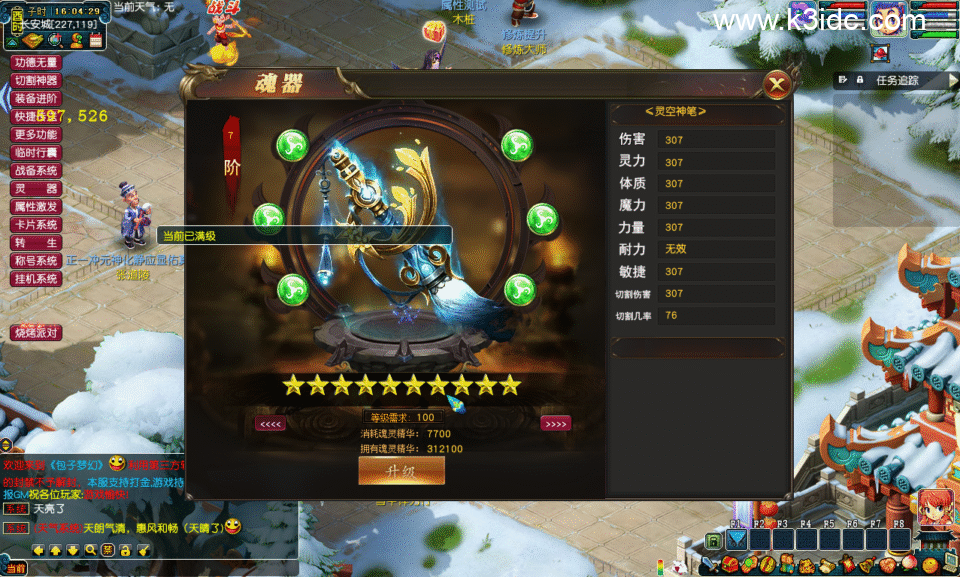Toggle the chat padlock icon
Image resolution: width=960 pixels, height=577 pixels.
point(125,550)
